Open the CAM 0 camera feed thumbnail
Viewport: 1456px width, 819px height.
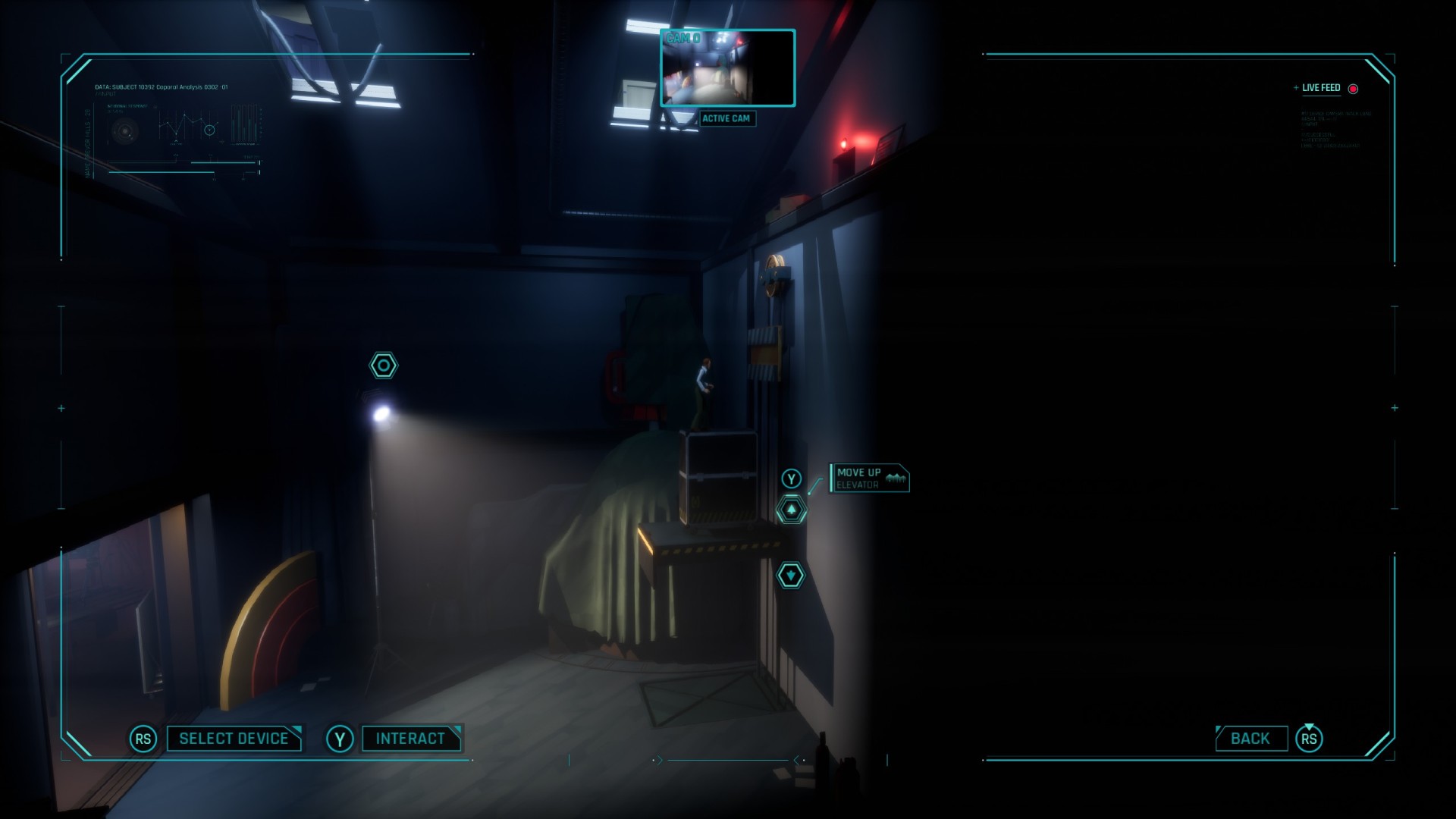(x=727, y=68)
